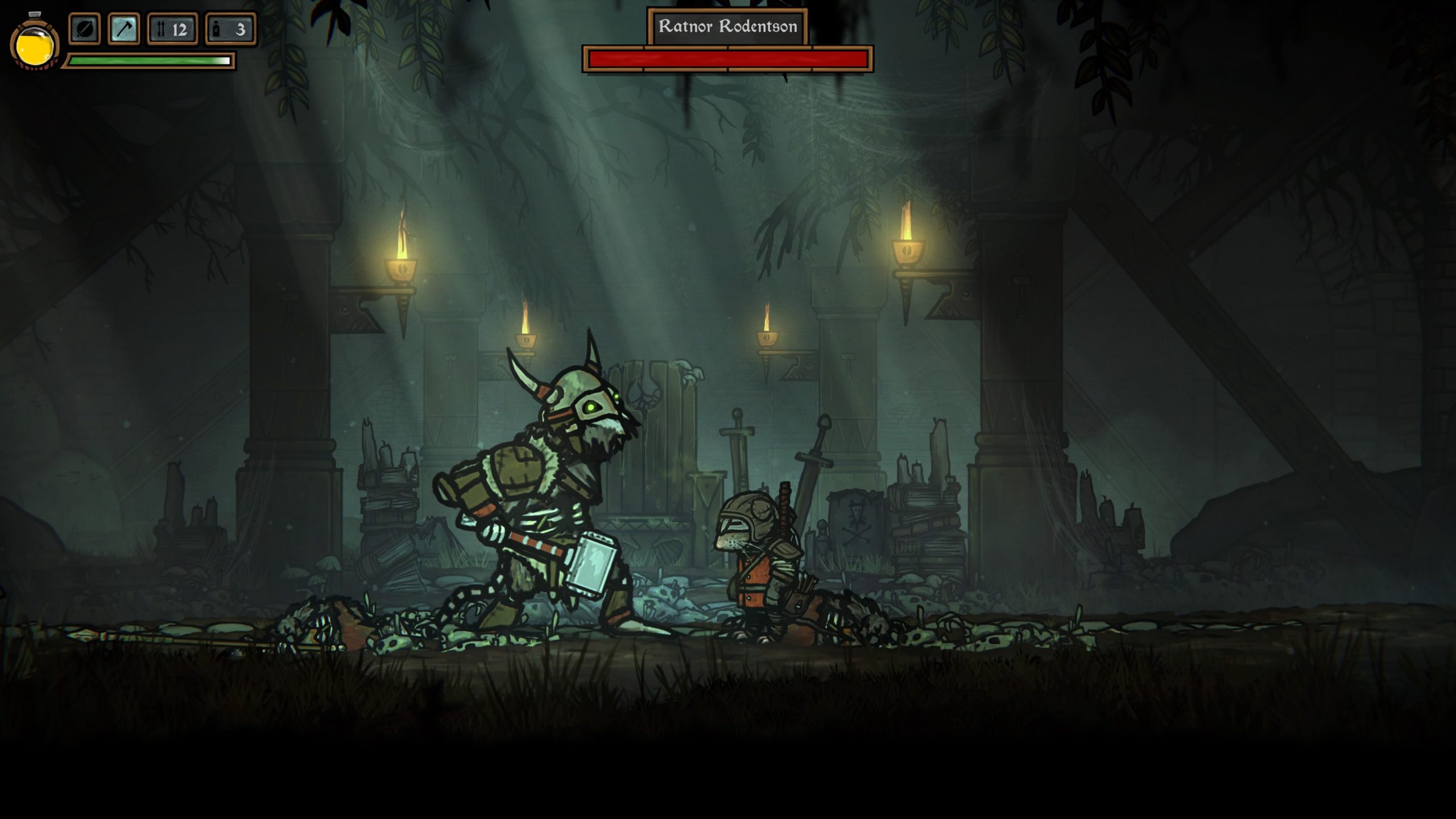Toggle the sword slot to equip it
Screen dimensions: 1456x819
pyautogui.click(x=84, y=30)
